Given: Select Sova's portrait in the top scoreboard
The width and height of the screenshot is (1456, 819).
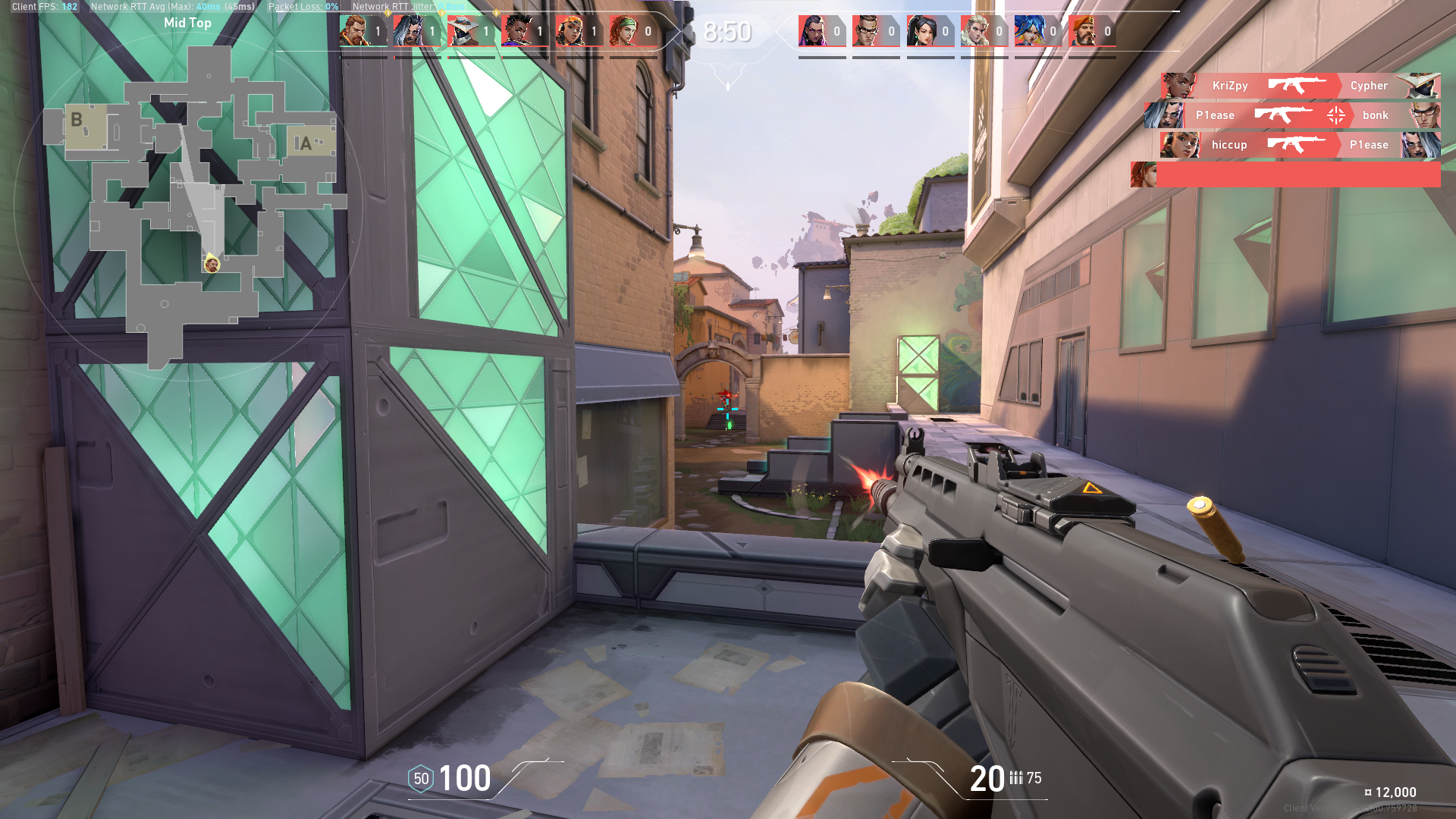Looking at the screenshot, I should pyautogui.click(x=973, y=32).
